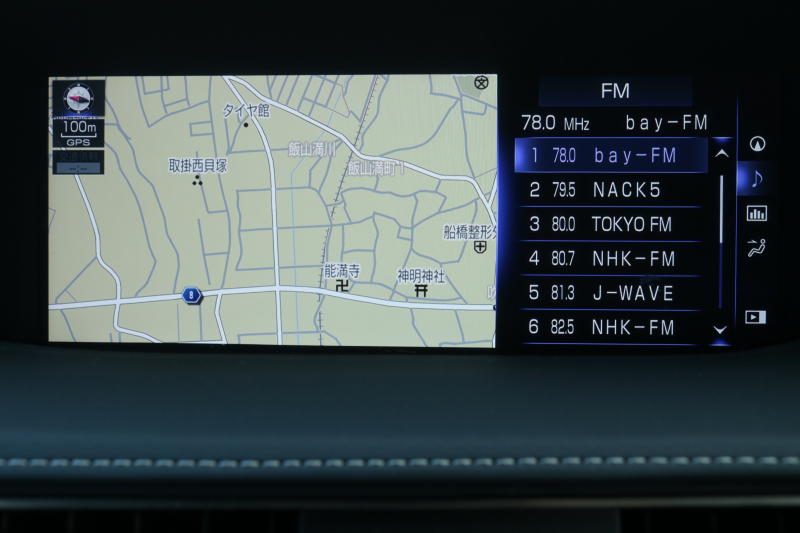Show the seat climate control tab
Viewport: 800px width, 533px height.
click(x=757, y=249)
